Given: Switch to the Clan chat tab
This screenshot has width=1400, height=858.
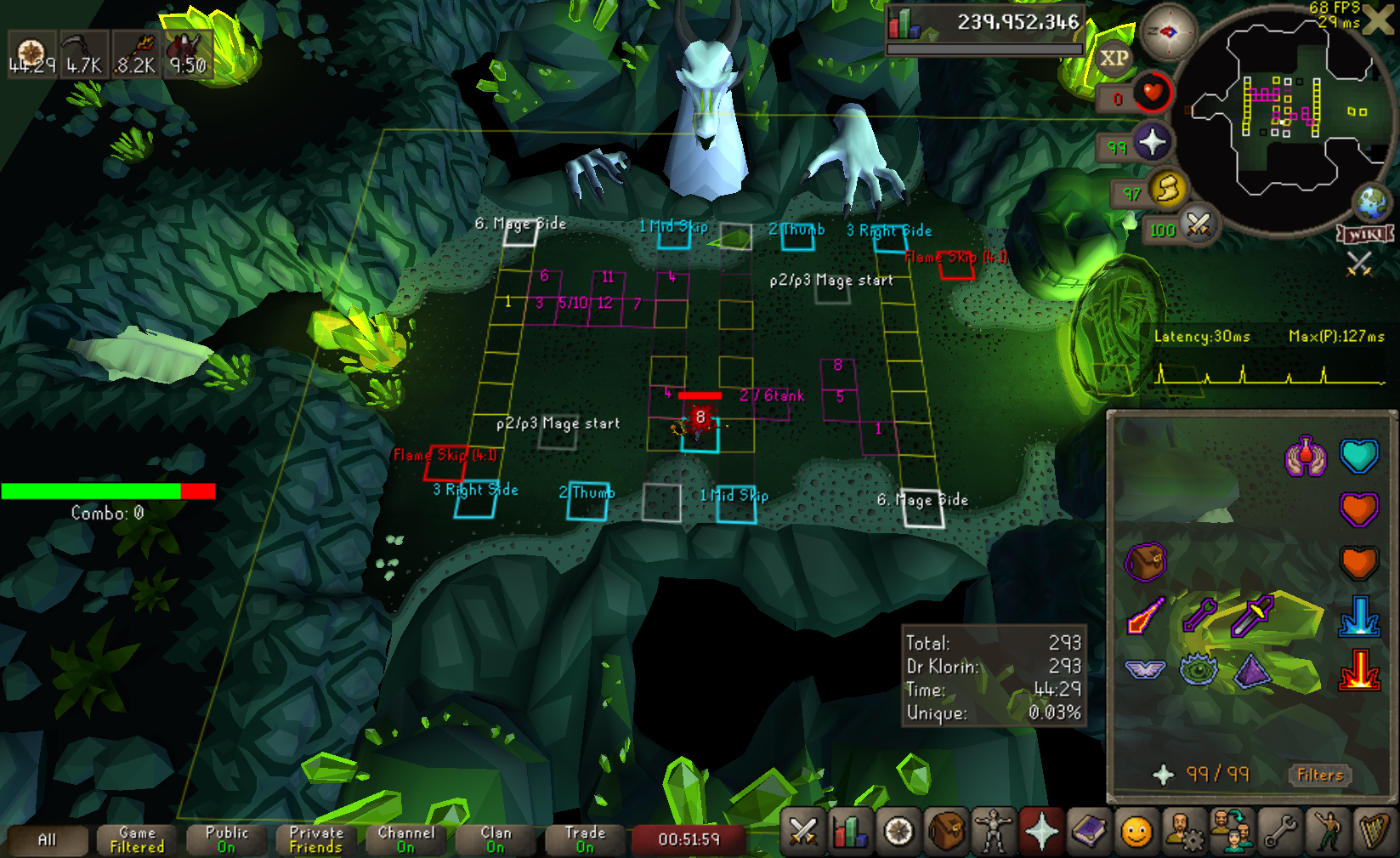Looking at the screenshot, I should (x=496, y=839).
